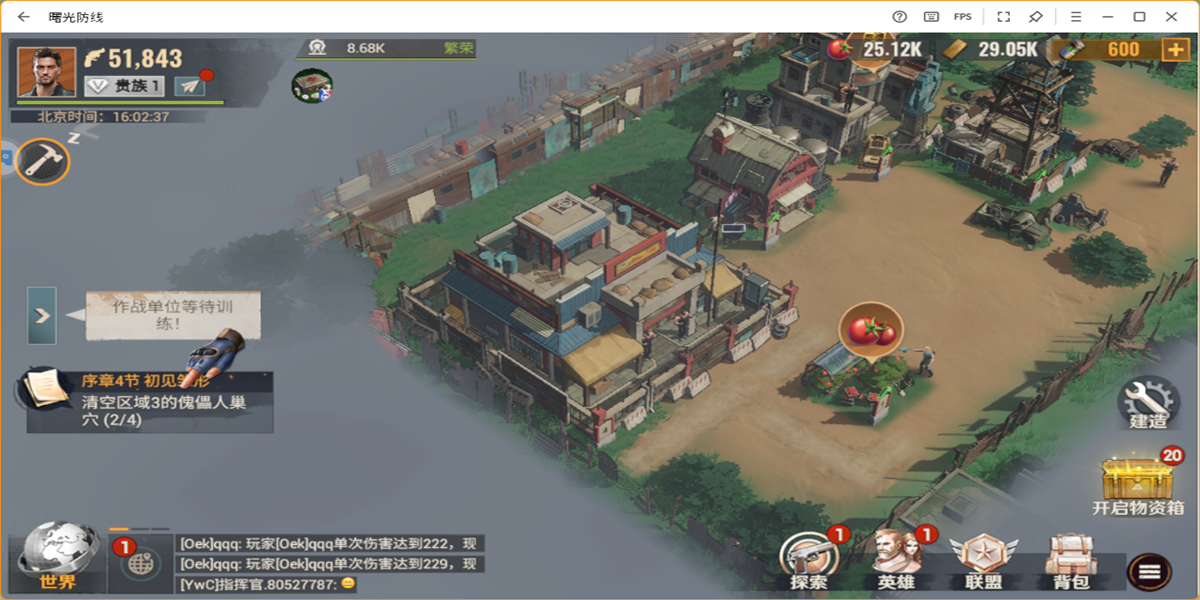Open the round hamburger more-options button
The image size is (1200, 600).
(x=1149, y=571)
